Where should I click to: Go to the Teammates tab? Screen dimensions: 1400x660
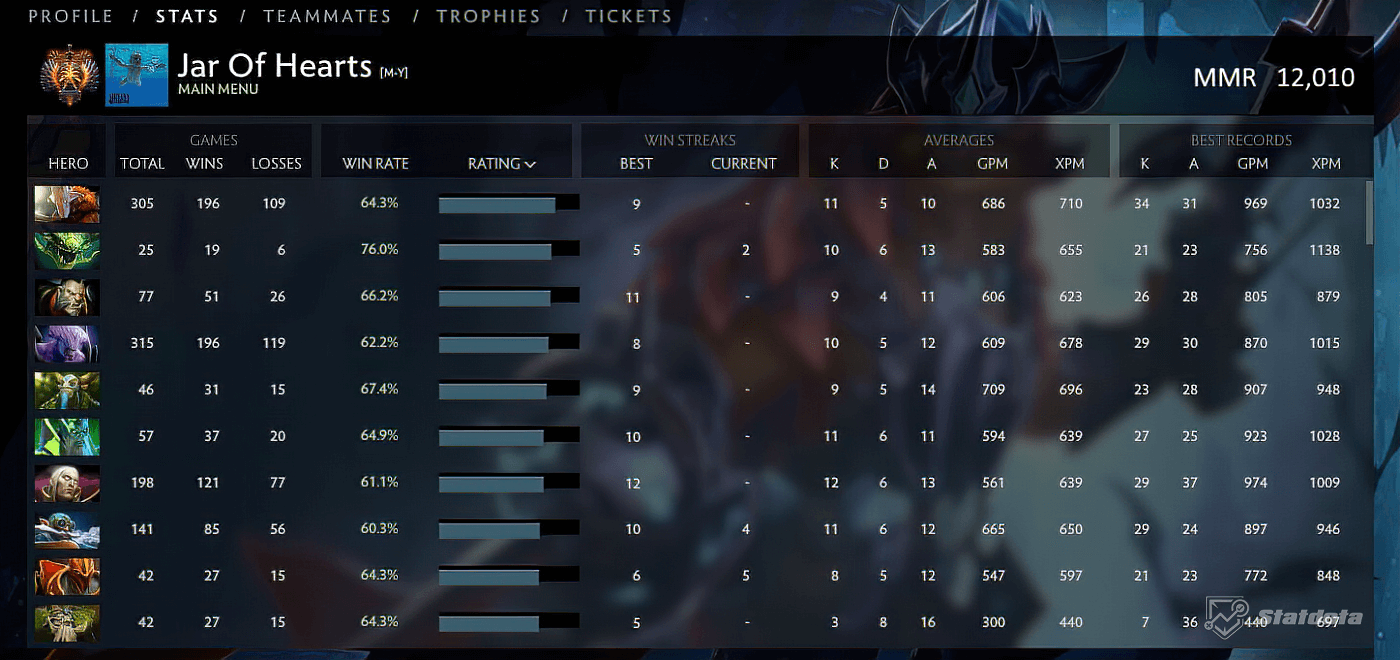click(x=327, y=16)
